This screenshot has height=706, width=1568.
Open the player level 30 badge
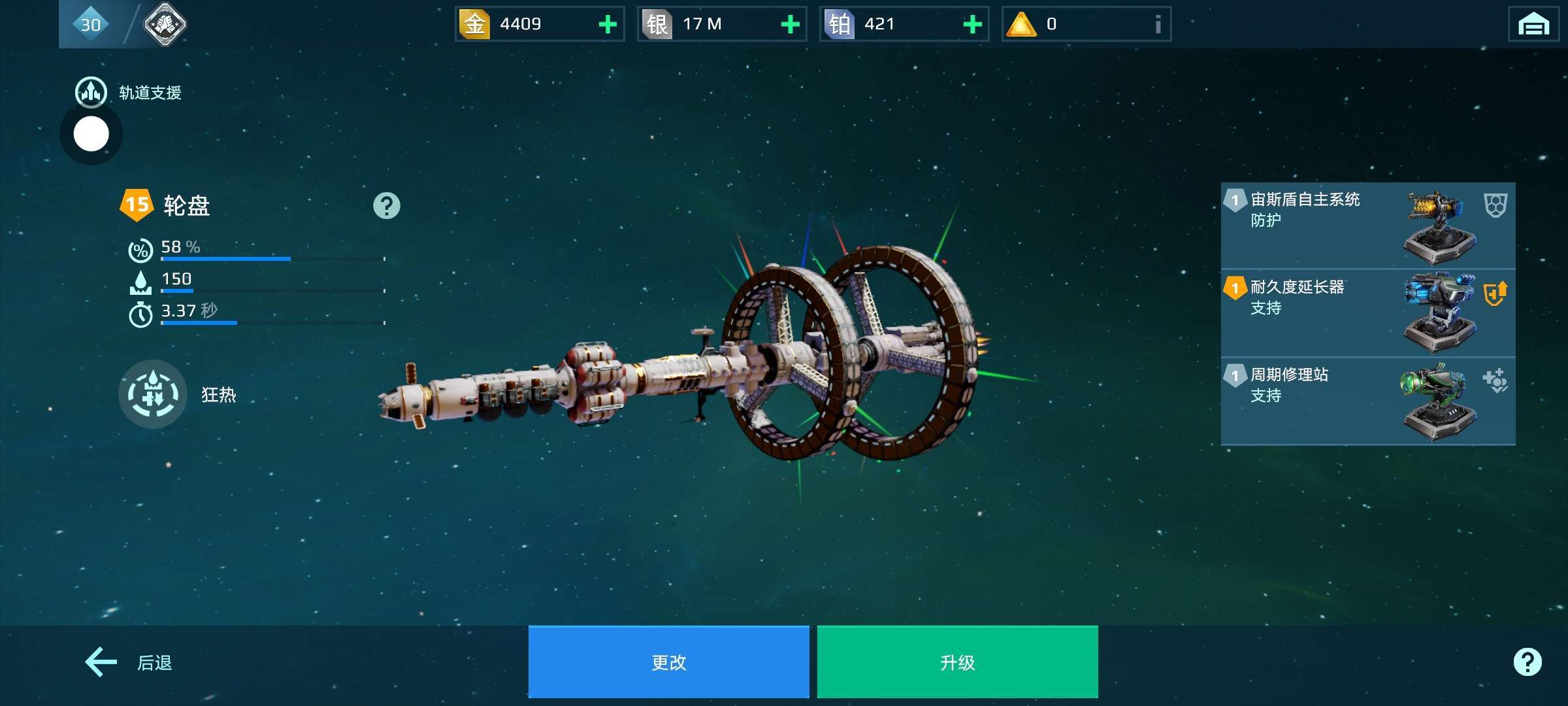pyautogui.click(x=90, y=25)
